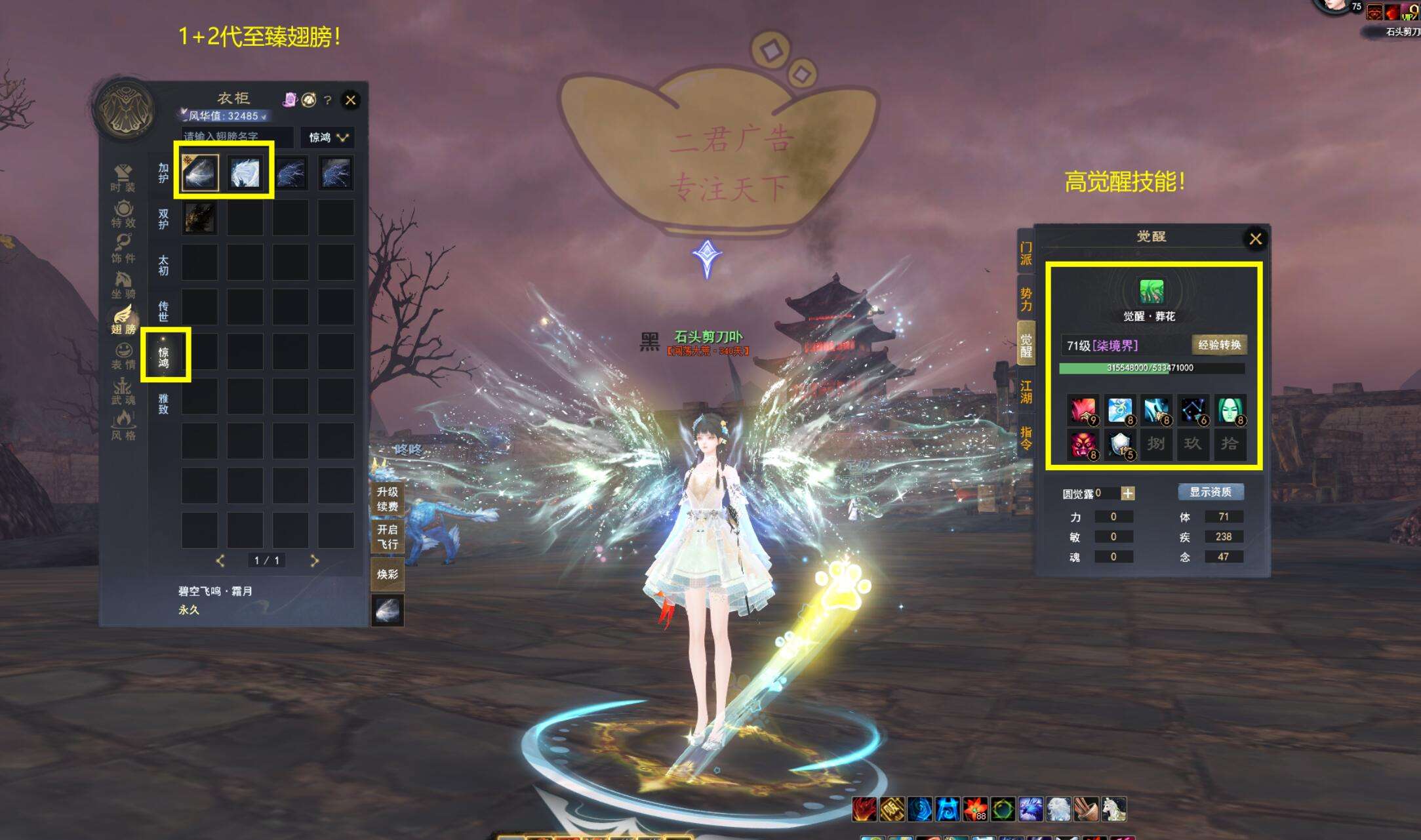Click the 焕彩 recolor button
Viewport: 1421px width, 840px height.
387,574
